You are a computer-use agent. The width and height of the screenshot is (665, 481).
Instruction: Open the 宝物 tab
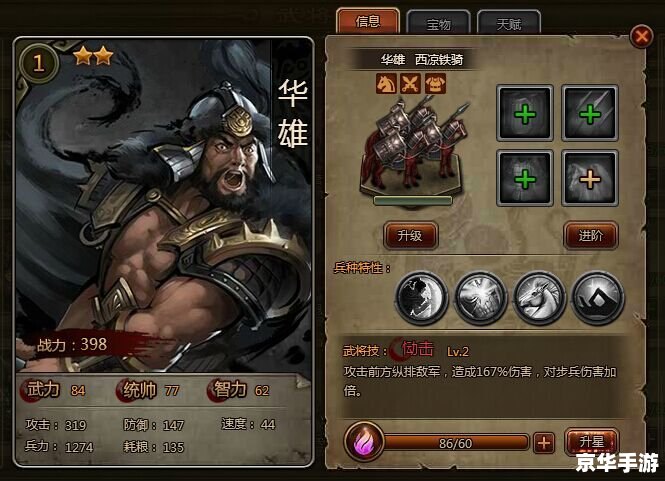pyautogui.click(x=438, y=23)
